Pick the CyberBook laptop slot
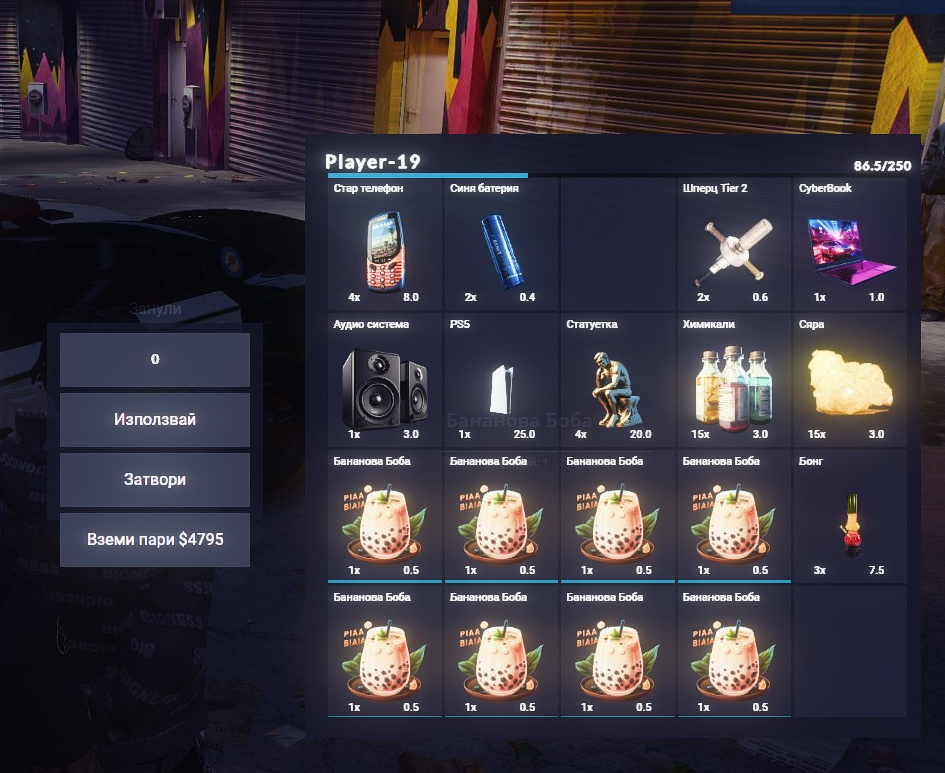945x773 pixels. point(849,244)
